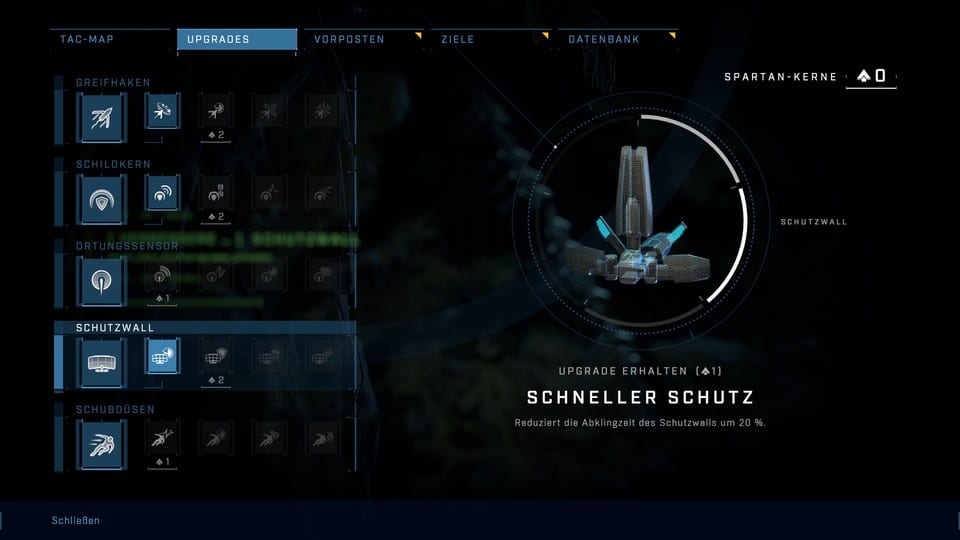
Task: Pick the Schildkern upgrade costing 2 cores
Action: 215,195
